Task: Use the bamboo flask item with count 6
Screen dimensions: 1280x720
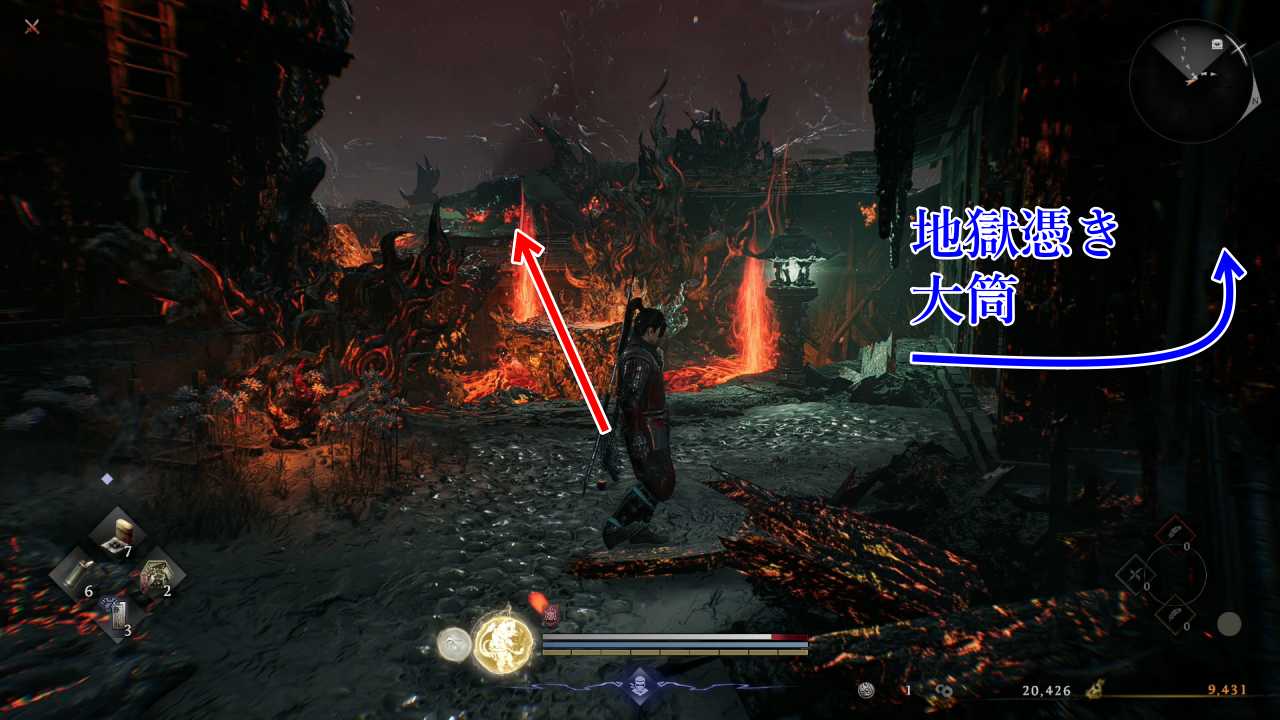Action: coord(73,574)
